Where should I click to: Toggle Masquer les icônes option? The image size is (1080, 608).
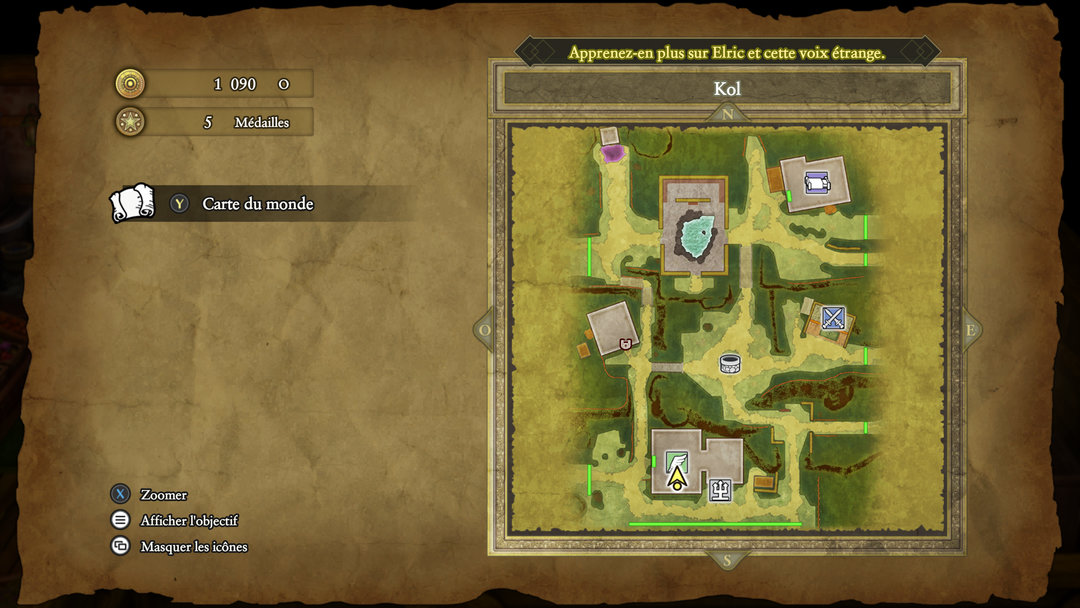193,546
